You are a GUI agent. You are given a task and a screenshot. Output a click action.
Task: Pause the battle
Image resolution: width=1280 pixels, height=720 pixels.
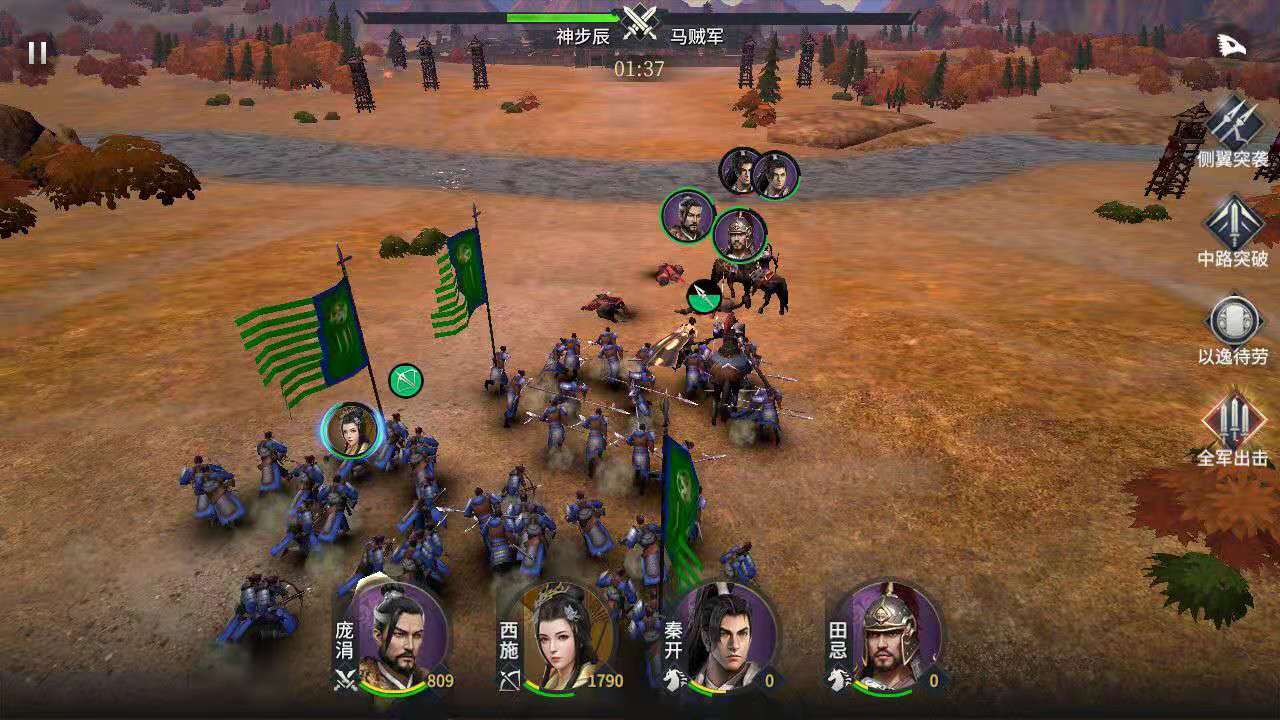[x=37, y=52]
